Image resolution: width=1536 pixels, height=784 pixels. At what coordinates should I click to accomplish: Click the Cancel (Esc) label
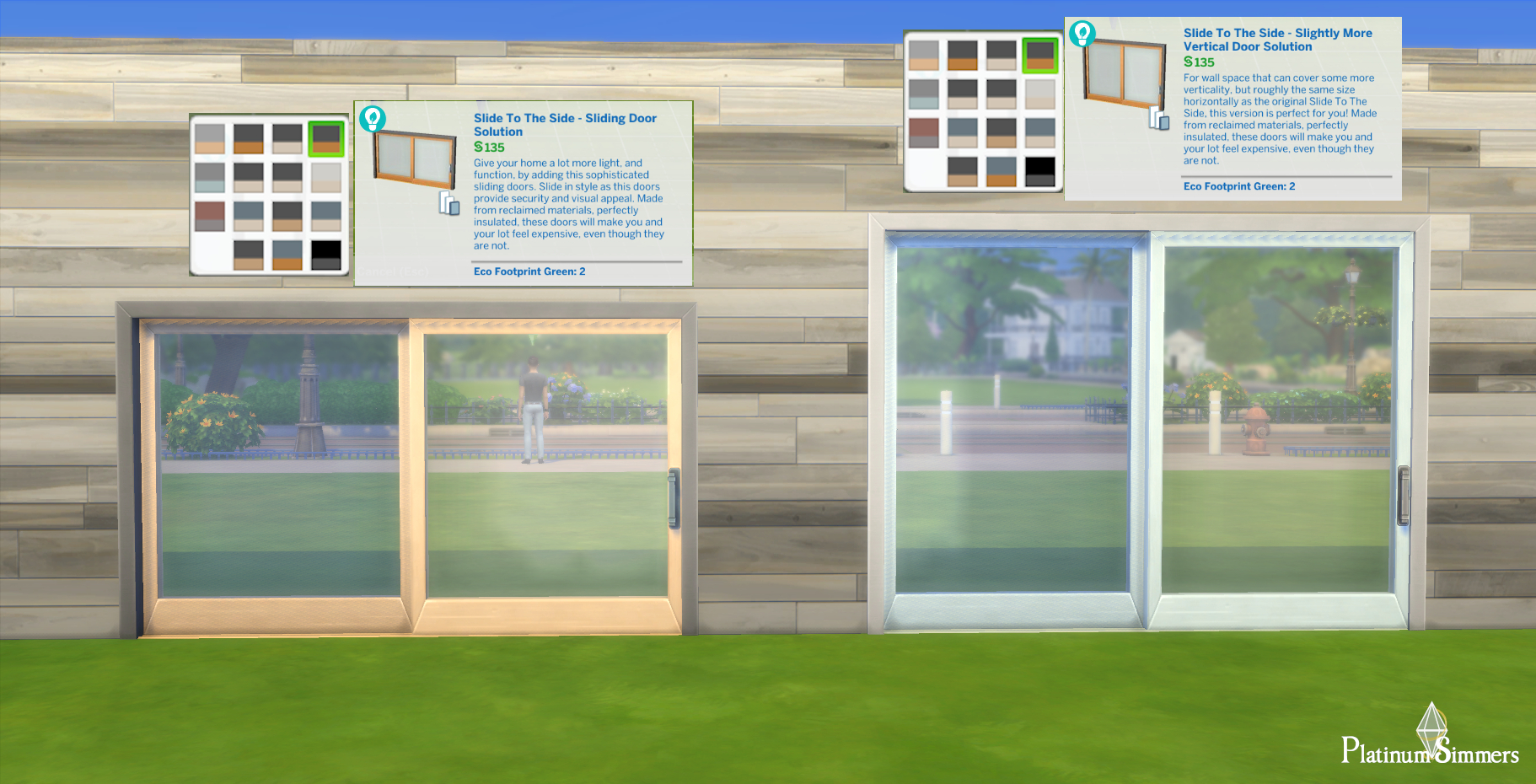(x=392, y=271)
